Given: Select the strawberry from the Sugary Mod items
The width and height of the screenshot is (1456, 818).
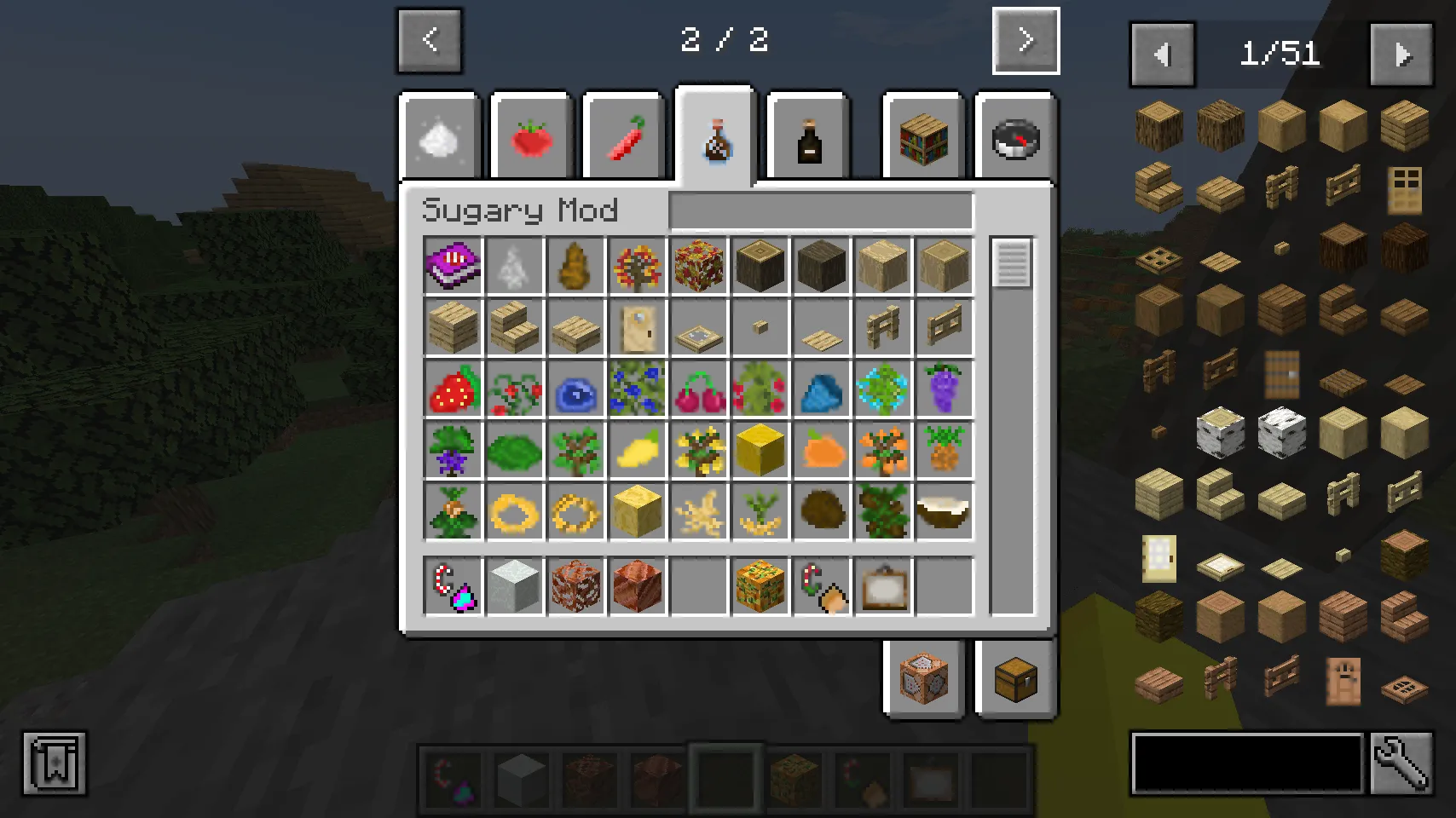Looking at the screenshot, I should (453, 389).
